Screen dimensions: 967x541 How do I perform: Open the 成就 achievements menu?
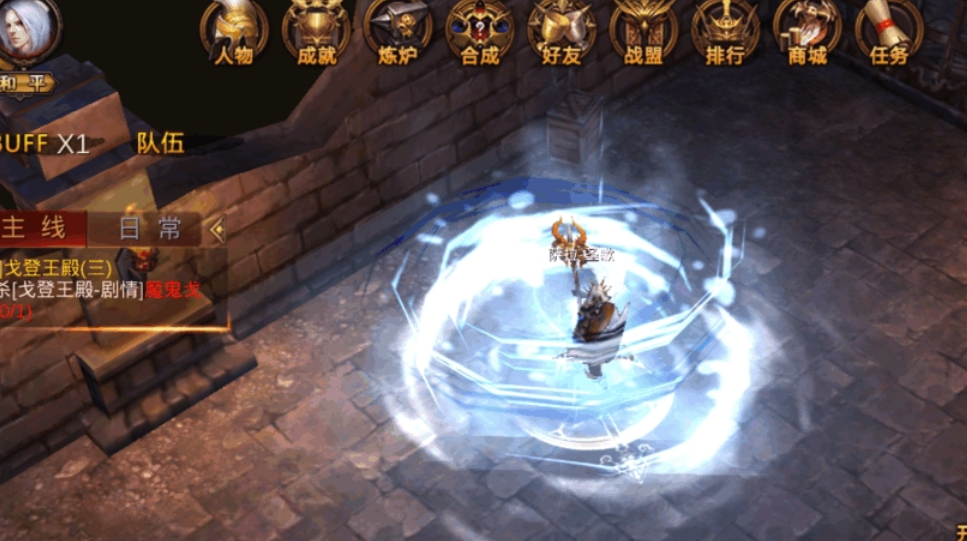coord(316,30)
